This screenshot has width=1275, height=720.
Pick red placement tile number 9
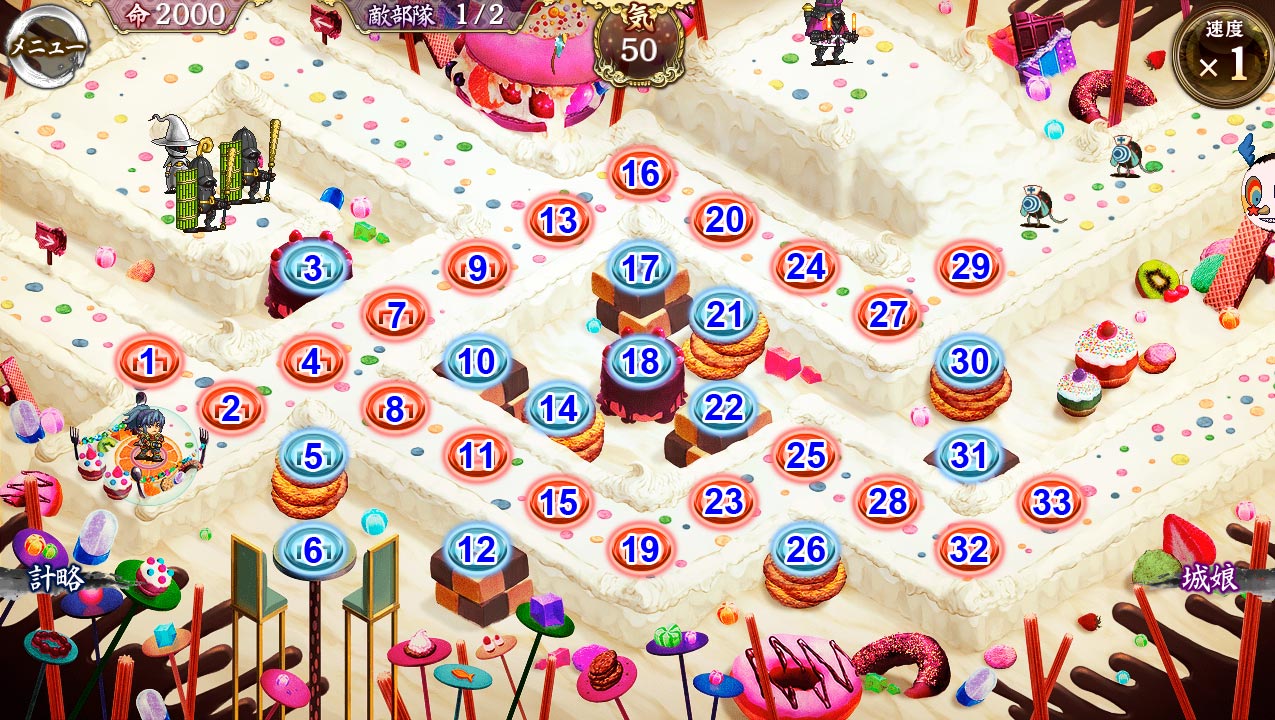(x=477, y=268)
